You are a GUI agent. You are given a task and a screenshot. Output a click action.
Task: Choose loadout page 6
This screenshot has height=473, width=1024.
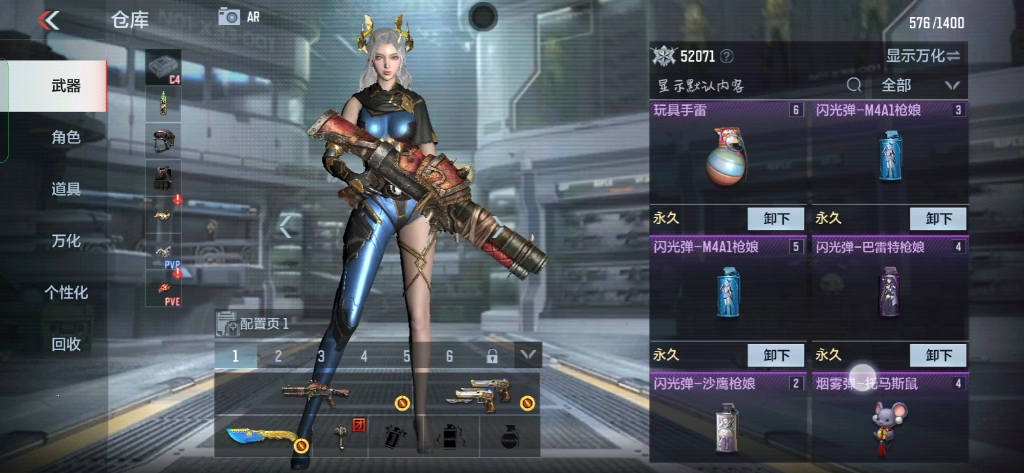pos(450,356)
